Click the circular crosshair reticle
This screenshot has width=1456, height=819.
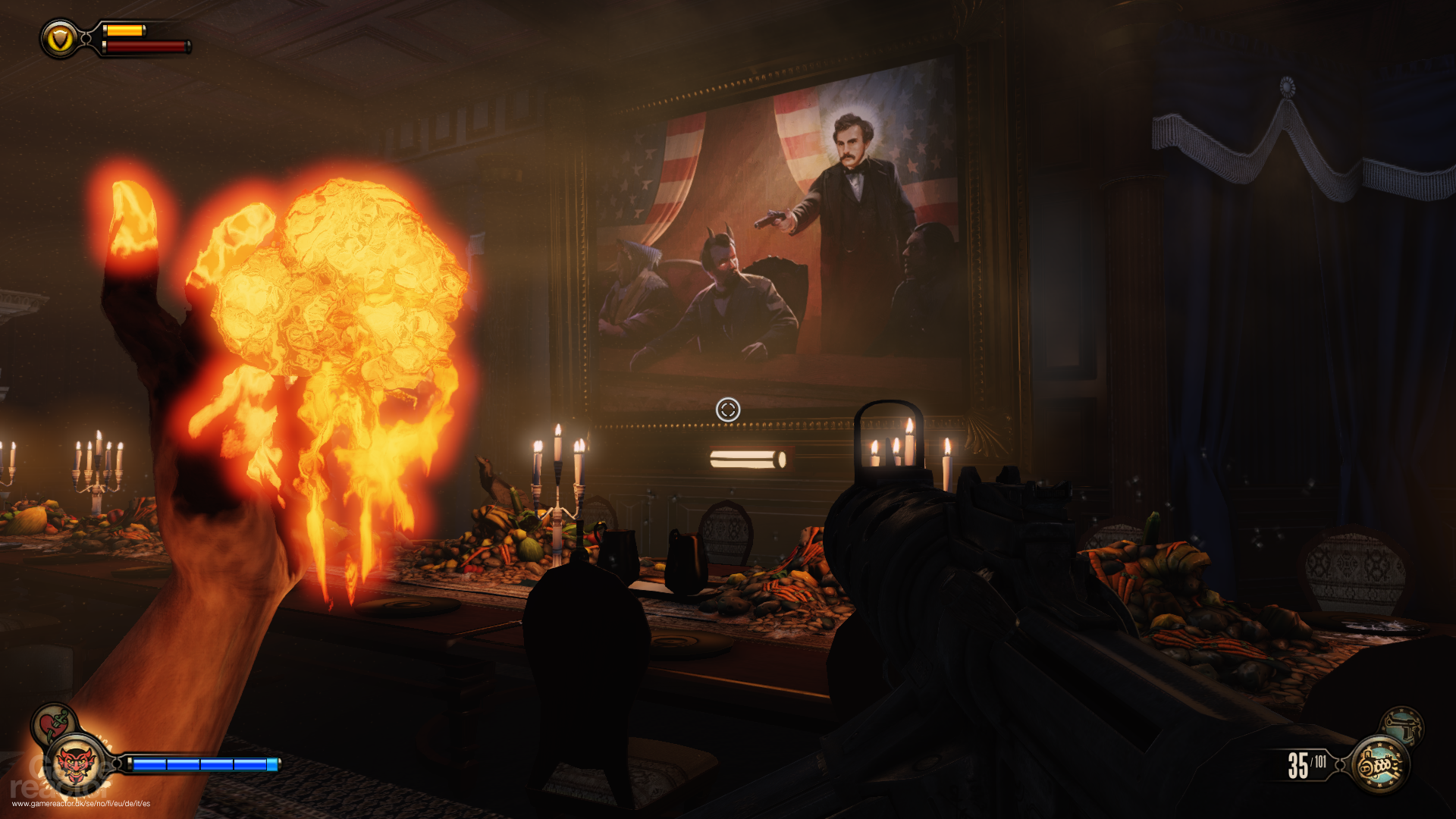coord(728,409)
